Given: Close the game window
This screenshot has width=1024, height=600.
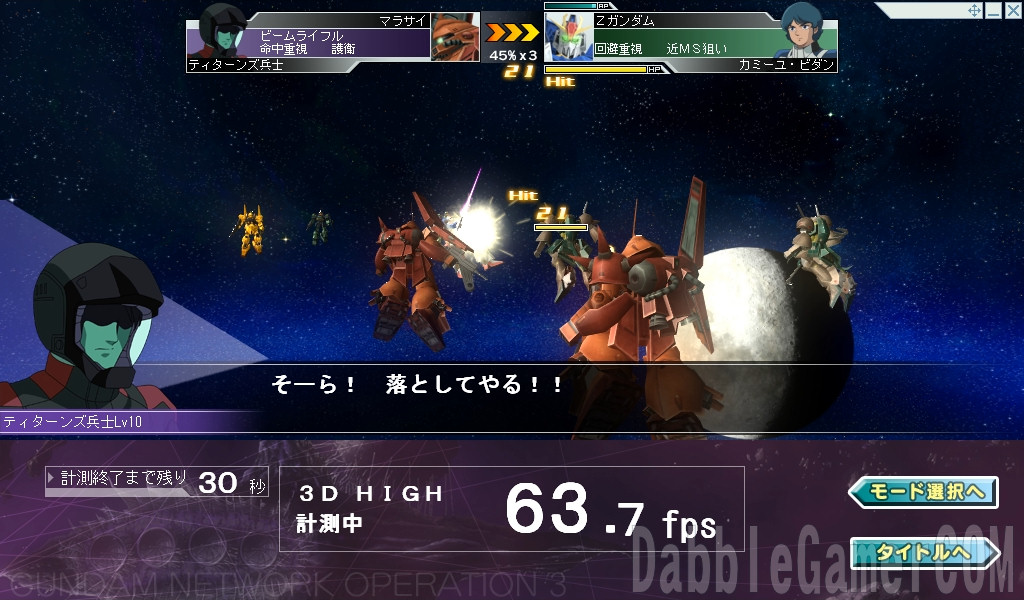Looking at the screenshot, I should (1012, 10).
